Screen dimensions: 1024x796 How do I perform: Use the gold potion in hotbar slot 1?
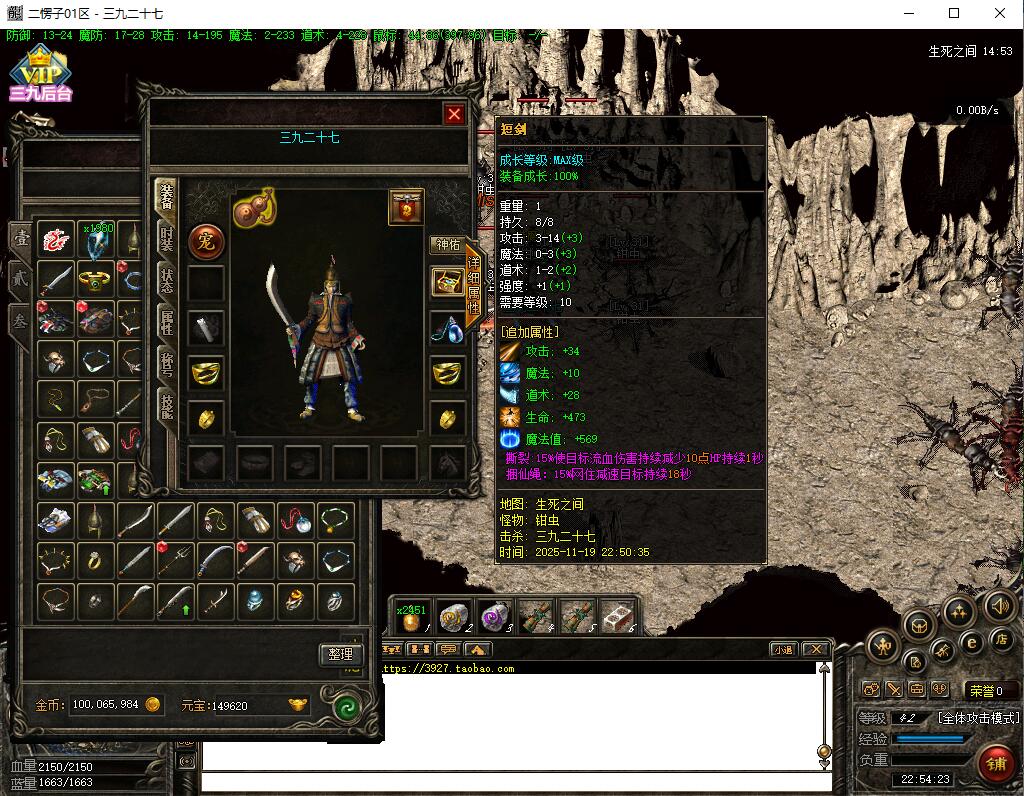point(410,620)
